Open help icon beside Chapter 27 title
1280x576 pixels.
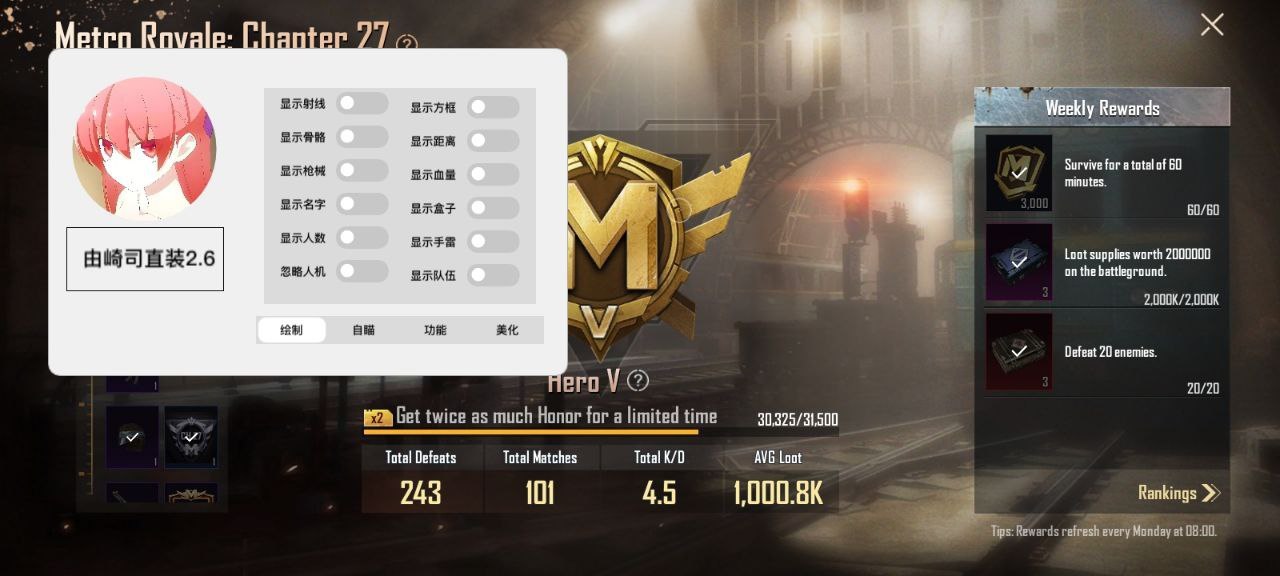click(406, 44)
